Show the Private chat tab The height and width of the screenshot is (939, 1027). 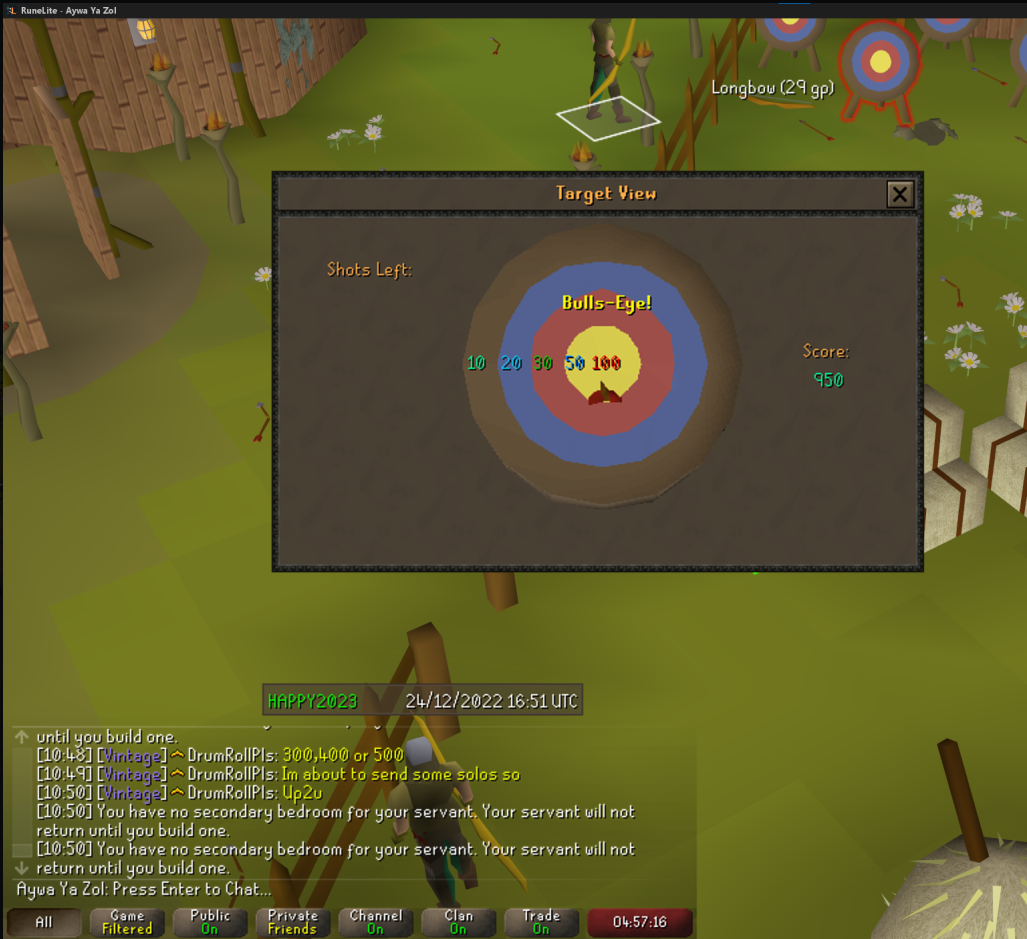(293, 922)
